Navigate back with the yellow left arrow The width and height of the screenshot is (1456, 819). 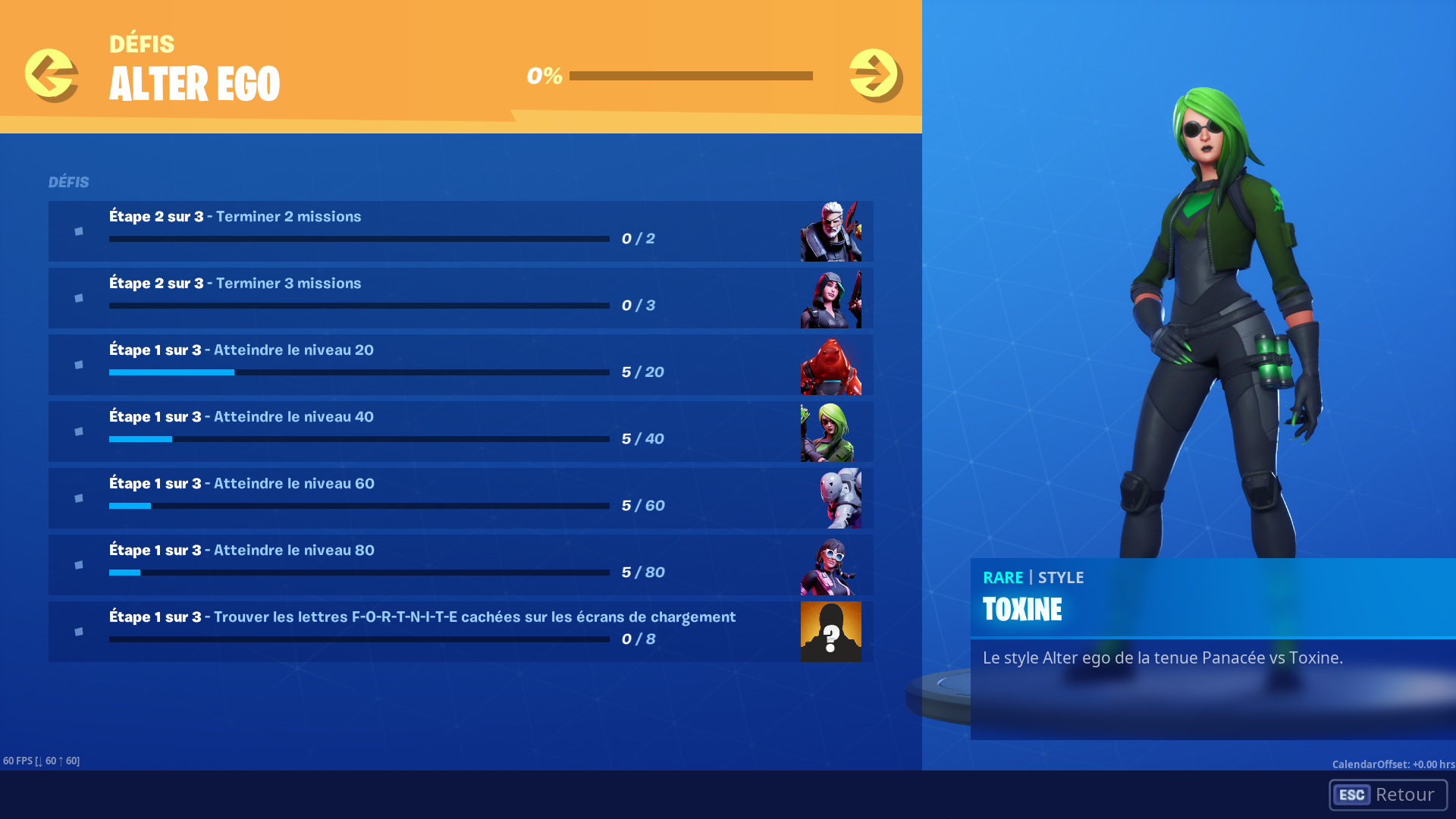tap(51, 74)
